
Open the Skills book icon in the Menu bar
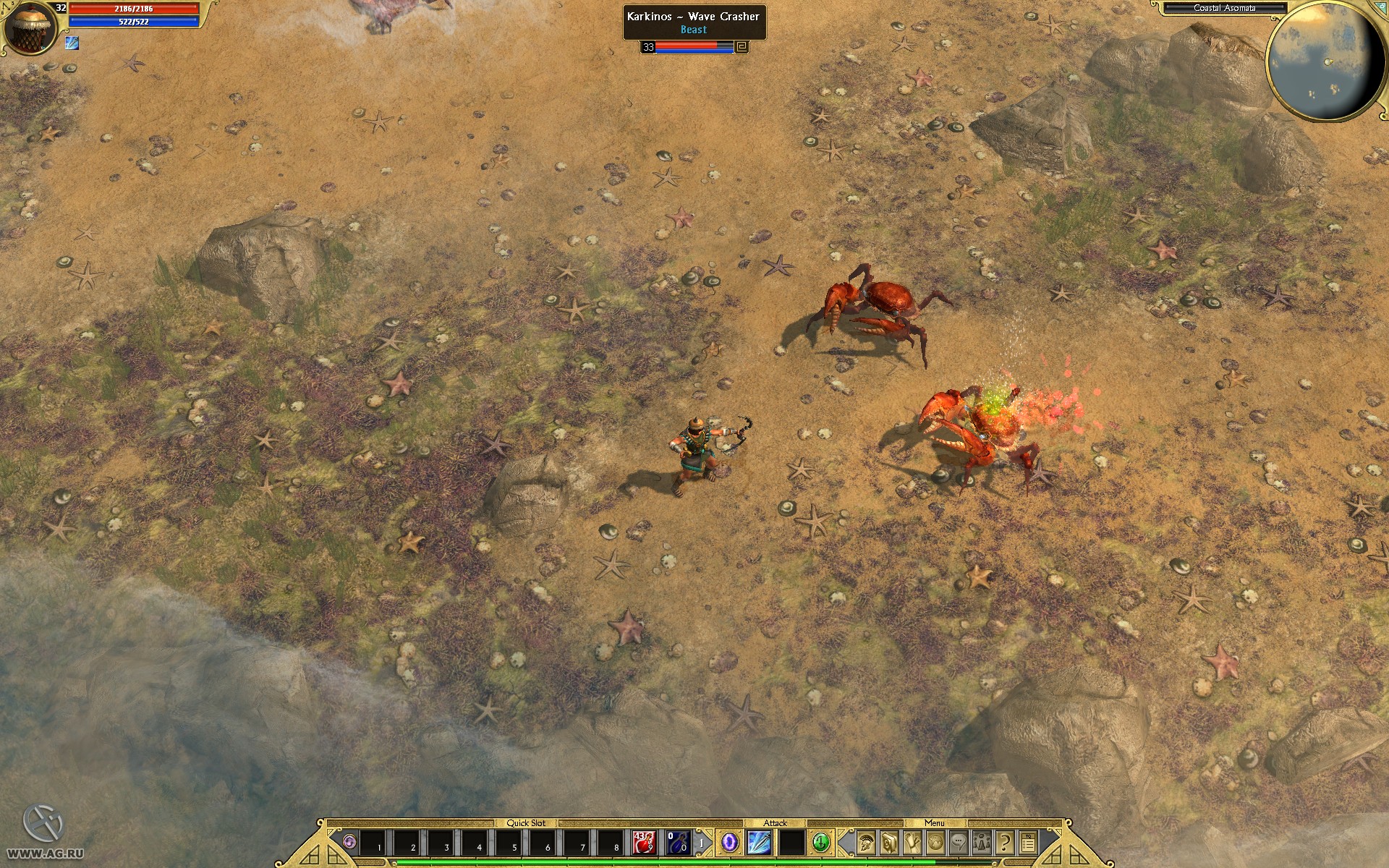(x=891, y=843)
